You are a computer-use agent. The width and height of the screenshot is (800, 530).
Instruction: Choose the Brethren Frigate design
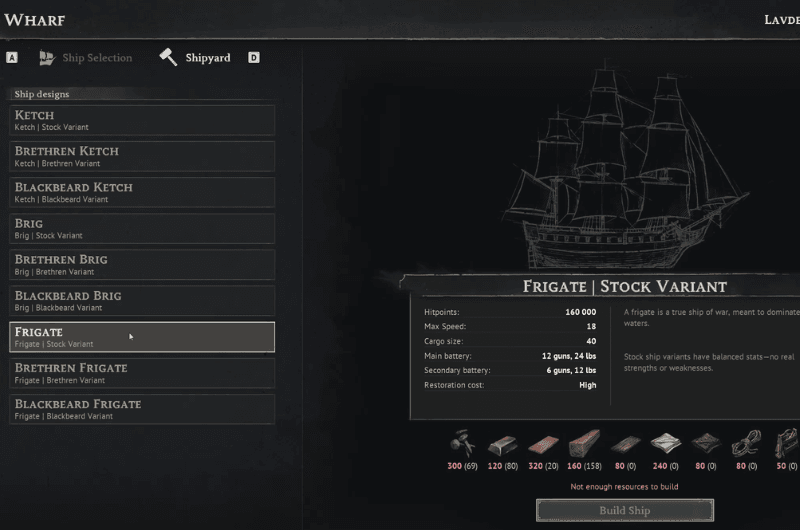coord(142,373)
